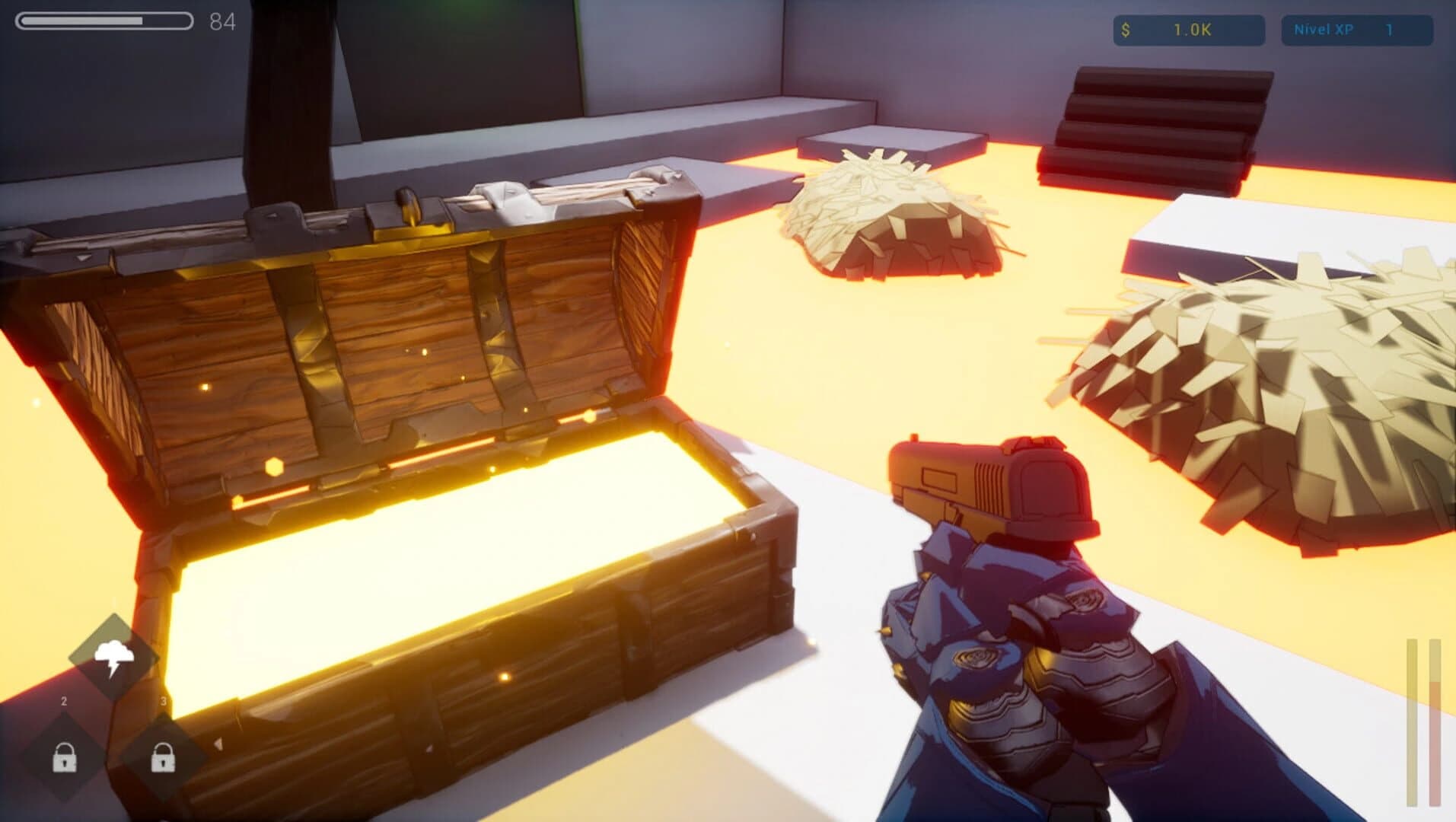Image resolution: width=1456 pixels, height=822 pixels.
Task: Click the number 2 above the locked slot
Action: (63, 701)
